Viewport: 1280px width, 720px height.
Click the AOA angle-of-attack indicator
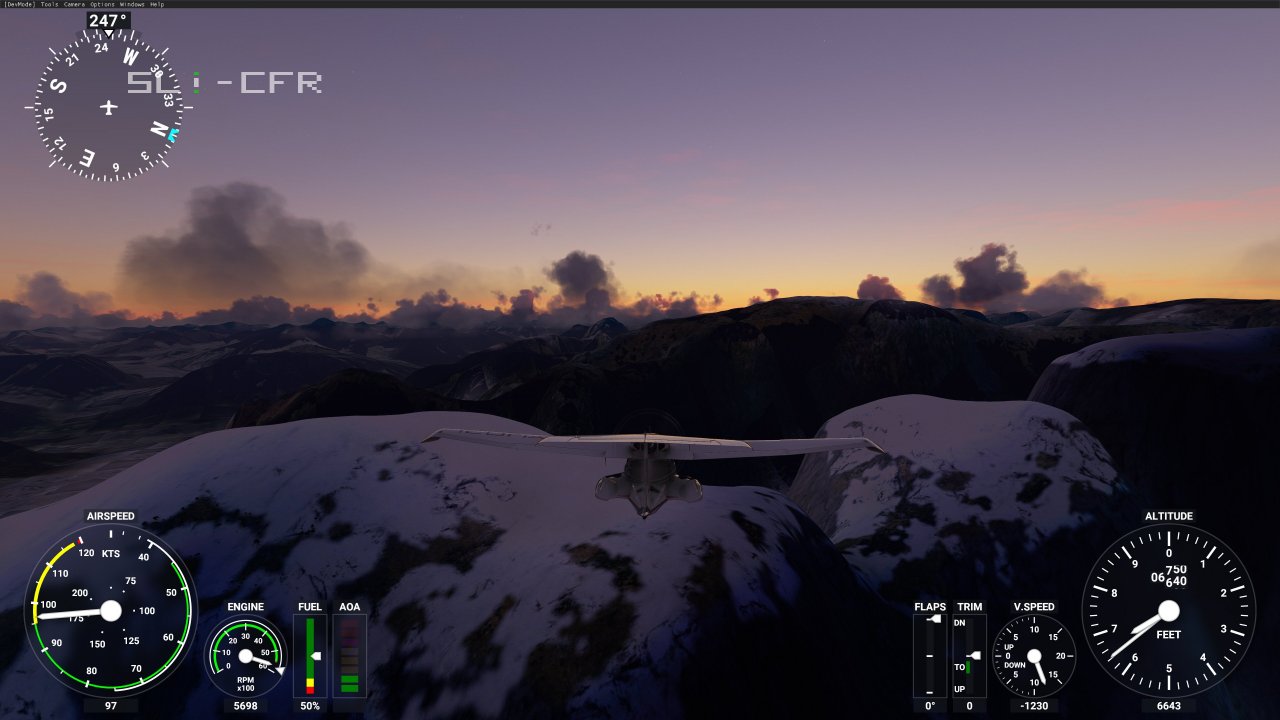(x=349, y=655)
